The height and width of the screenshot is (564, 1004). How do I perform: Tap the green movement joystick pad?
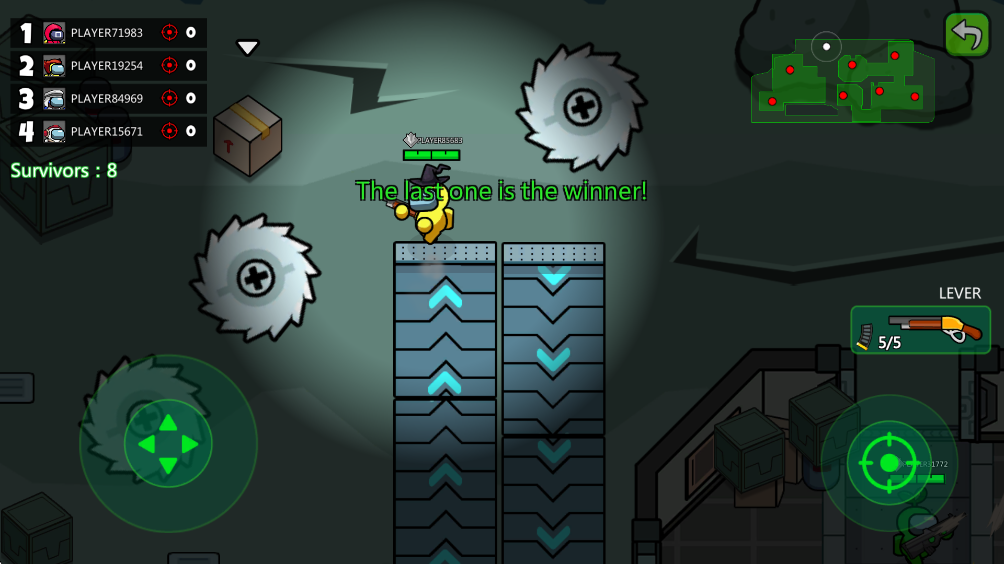[168, 443]
